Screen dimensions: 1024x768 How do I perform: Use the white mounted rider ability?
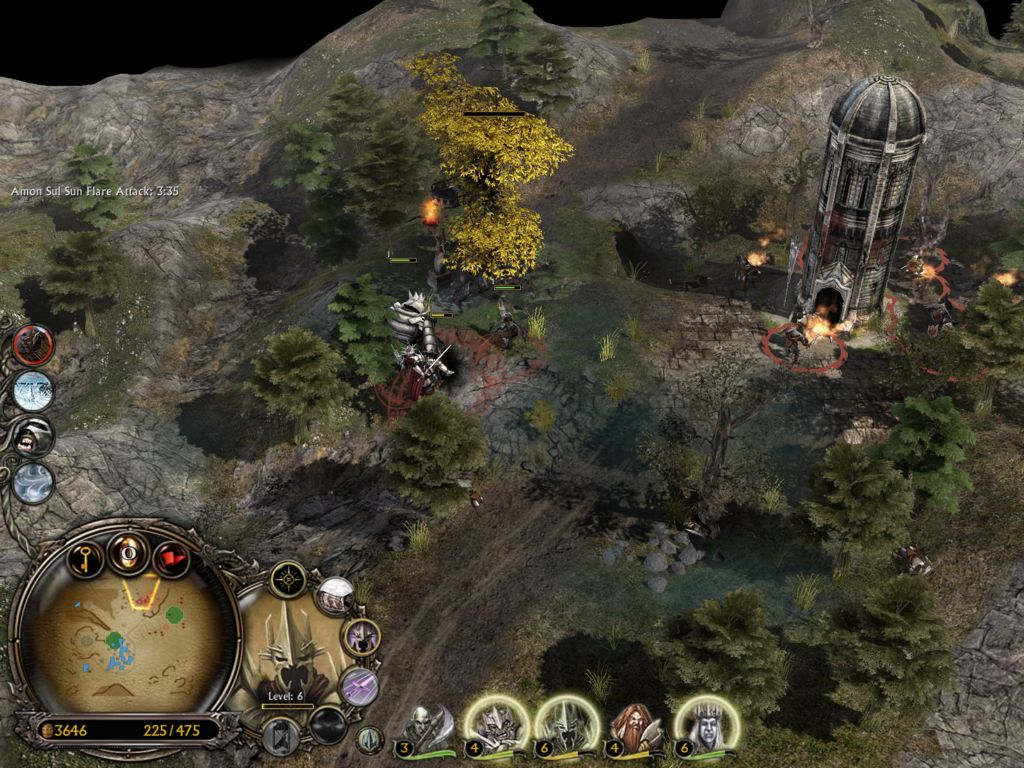[x=336, y=597]
